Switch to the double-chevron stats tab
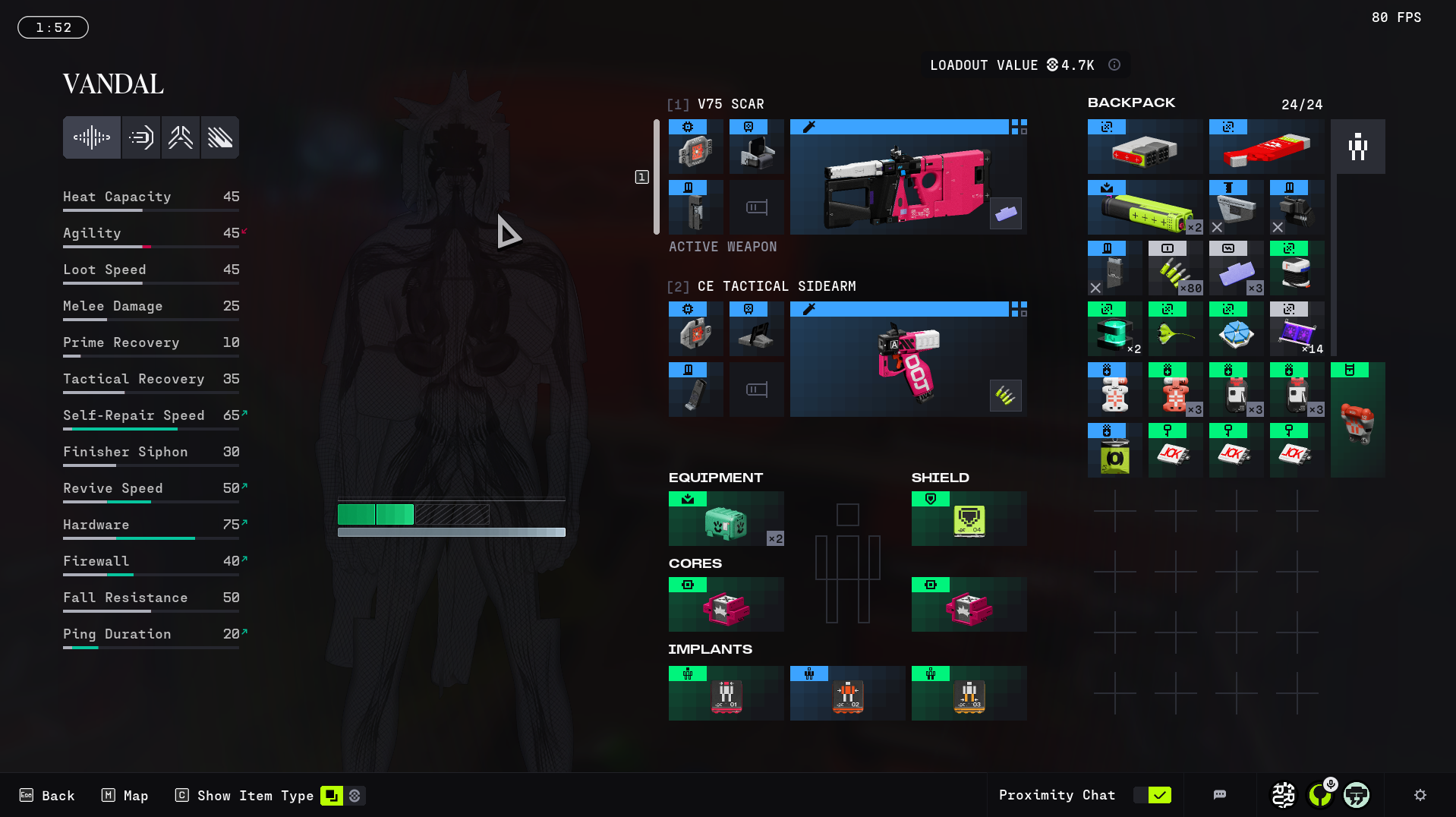 181,137
